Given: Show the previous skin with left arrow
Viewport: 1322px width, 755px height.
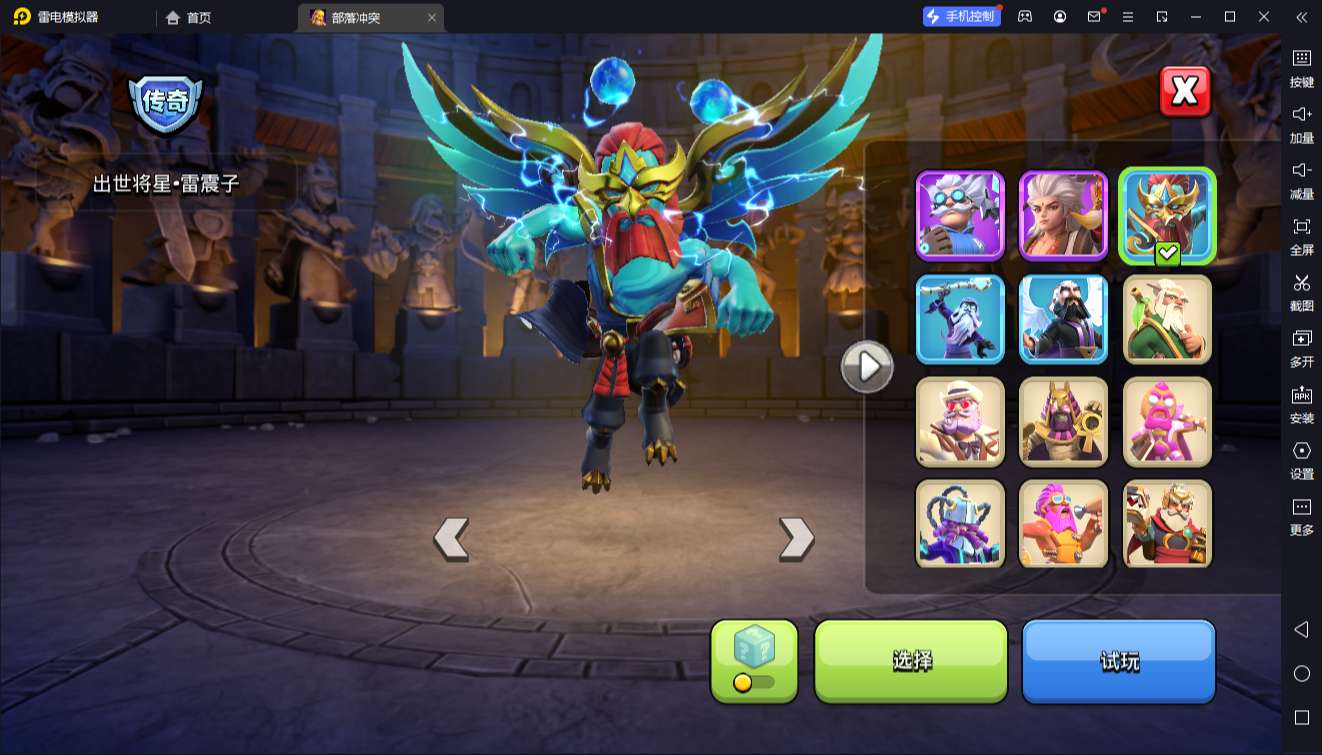Looking at the screenshot, I should (x=451, y=538).
